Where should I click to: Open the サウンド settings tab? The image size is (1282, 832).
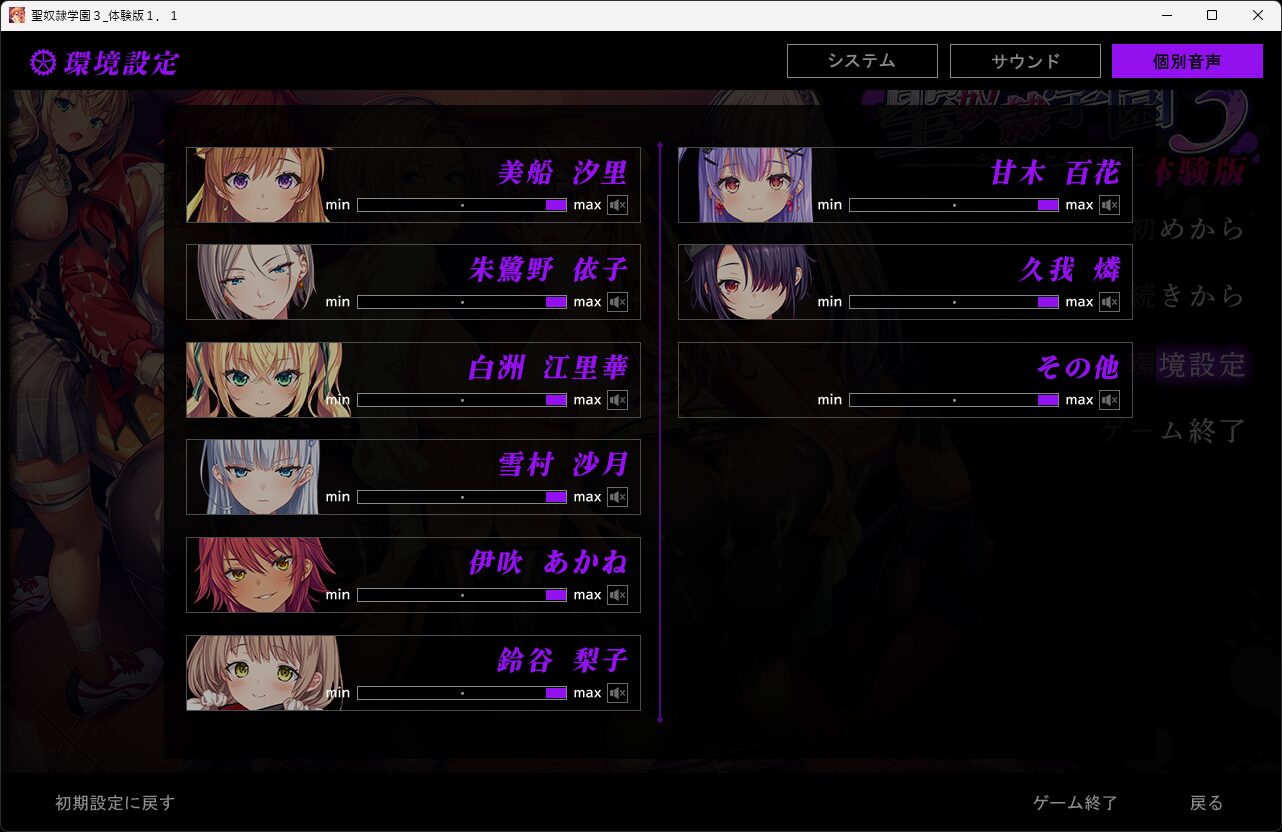click(1025, 61)
